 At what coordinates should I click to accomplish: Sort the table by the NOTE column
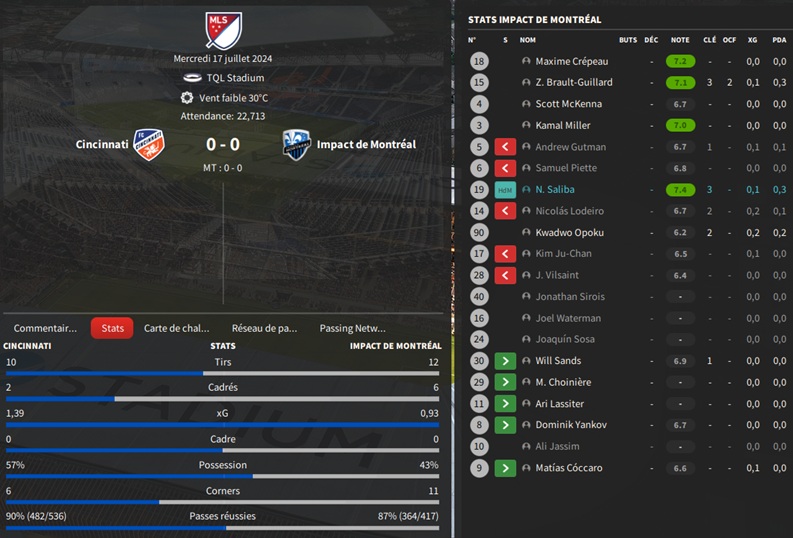680,40
